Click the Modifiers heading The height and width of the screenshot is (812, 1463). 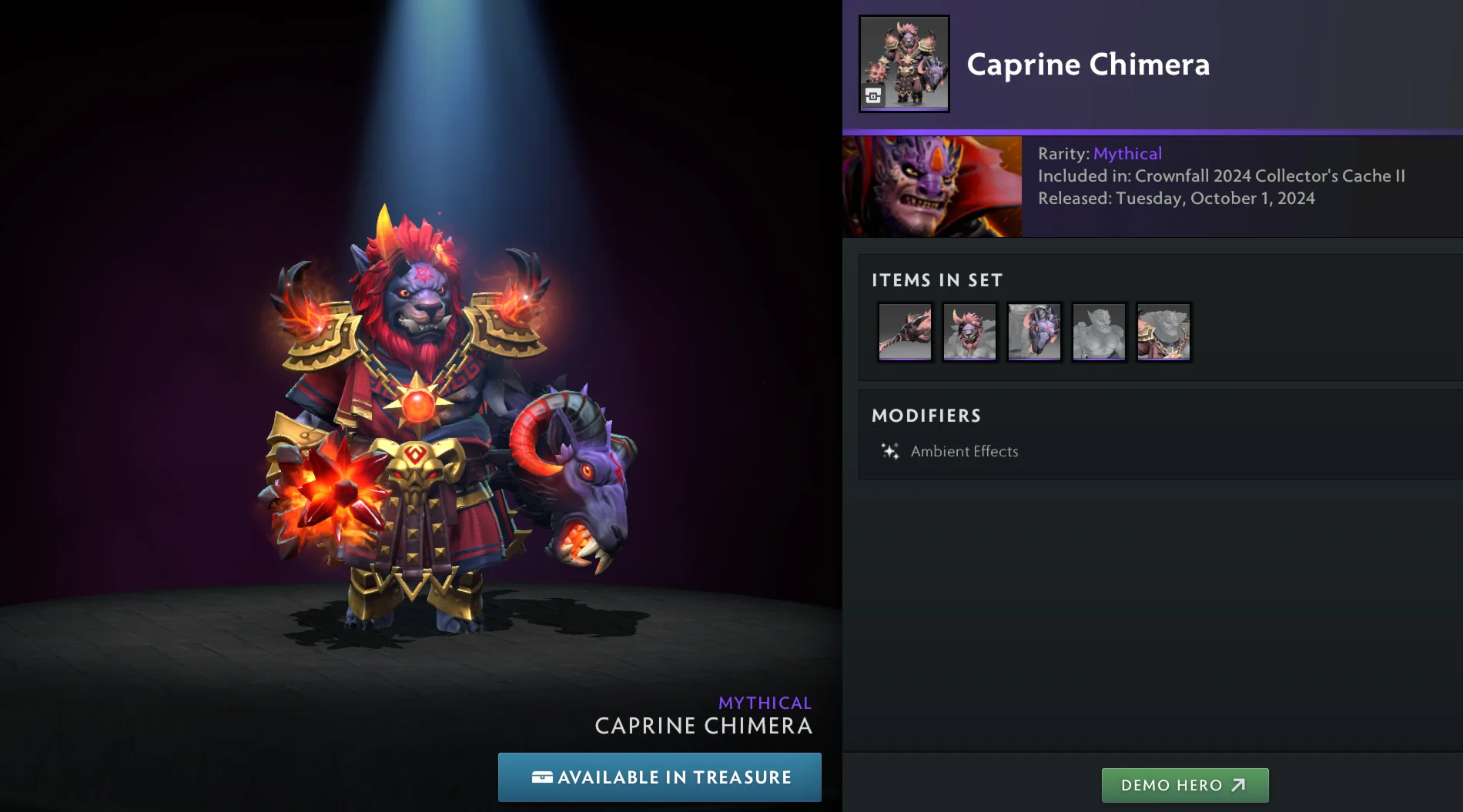tap(926, 416)
